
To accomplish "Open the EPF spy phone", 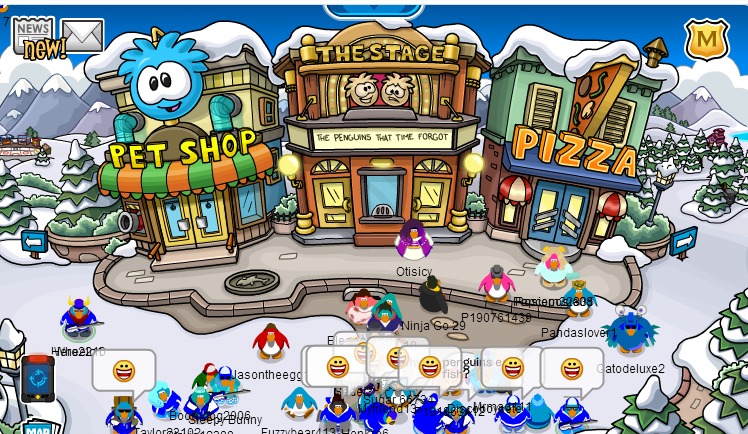I will click(38, 378).
